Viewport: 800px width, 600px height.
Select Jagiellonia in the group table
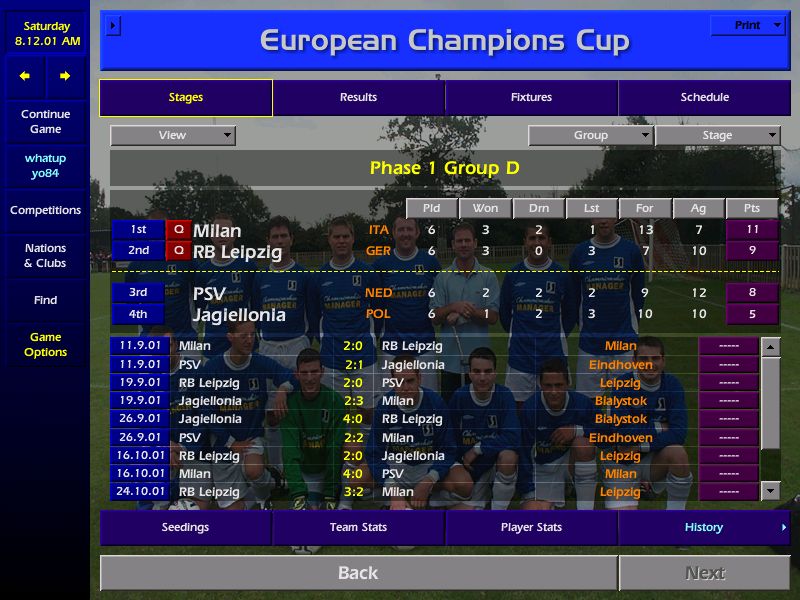point(239,315)
